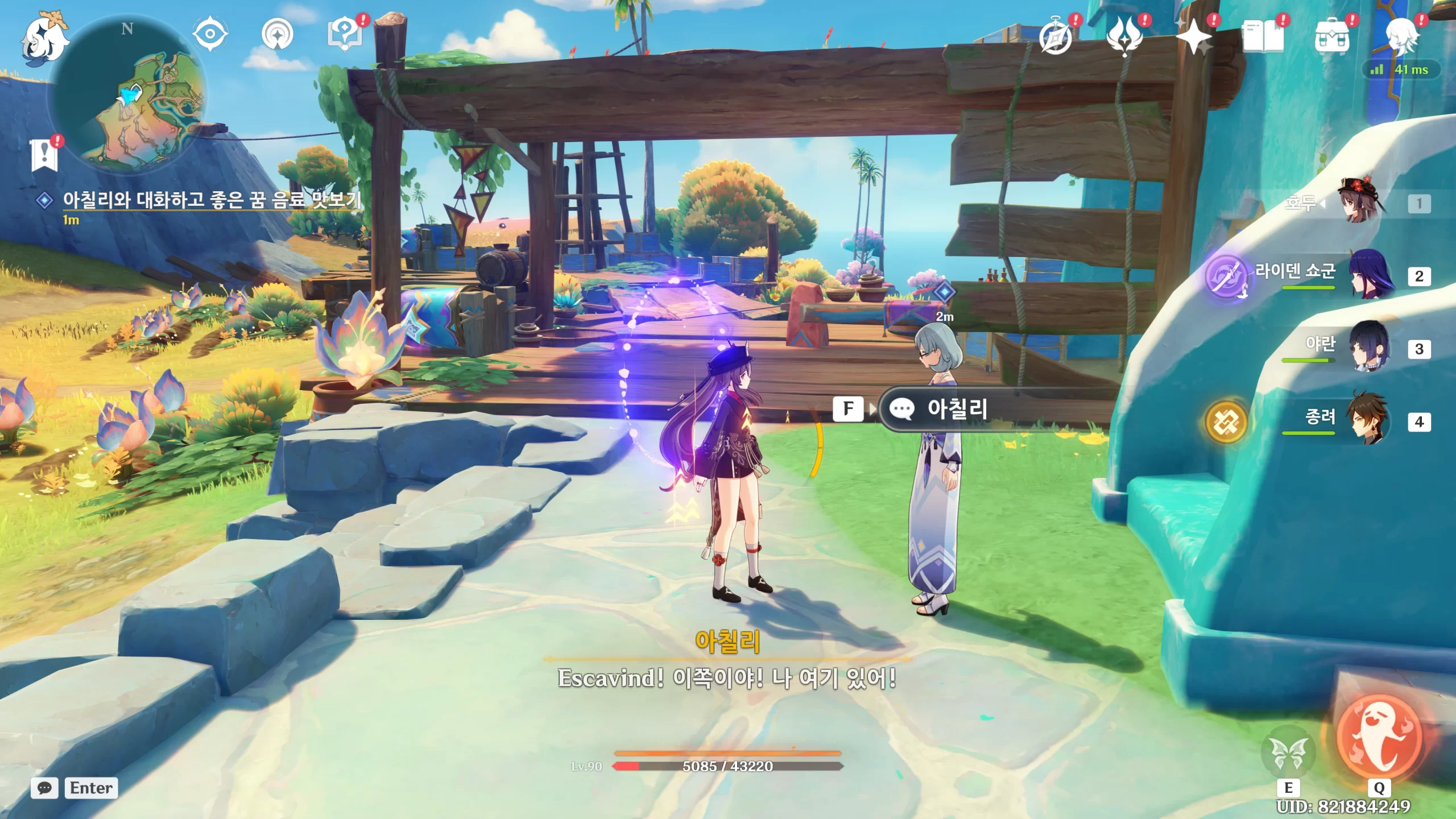Activate the elemental sight eye icon
This screenshot has width=1456, height=819.
(210, 34)
